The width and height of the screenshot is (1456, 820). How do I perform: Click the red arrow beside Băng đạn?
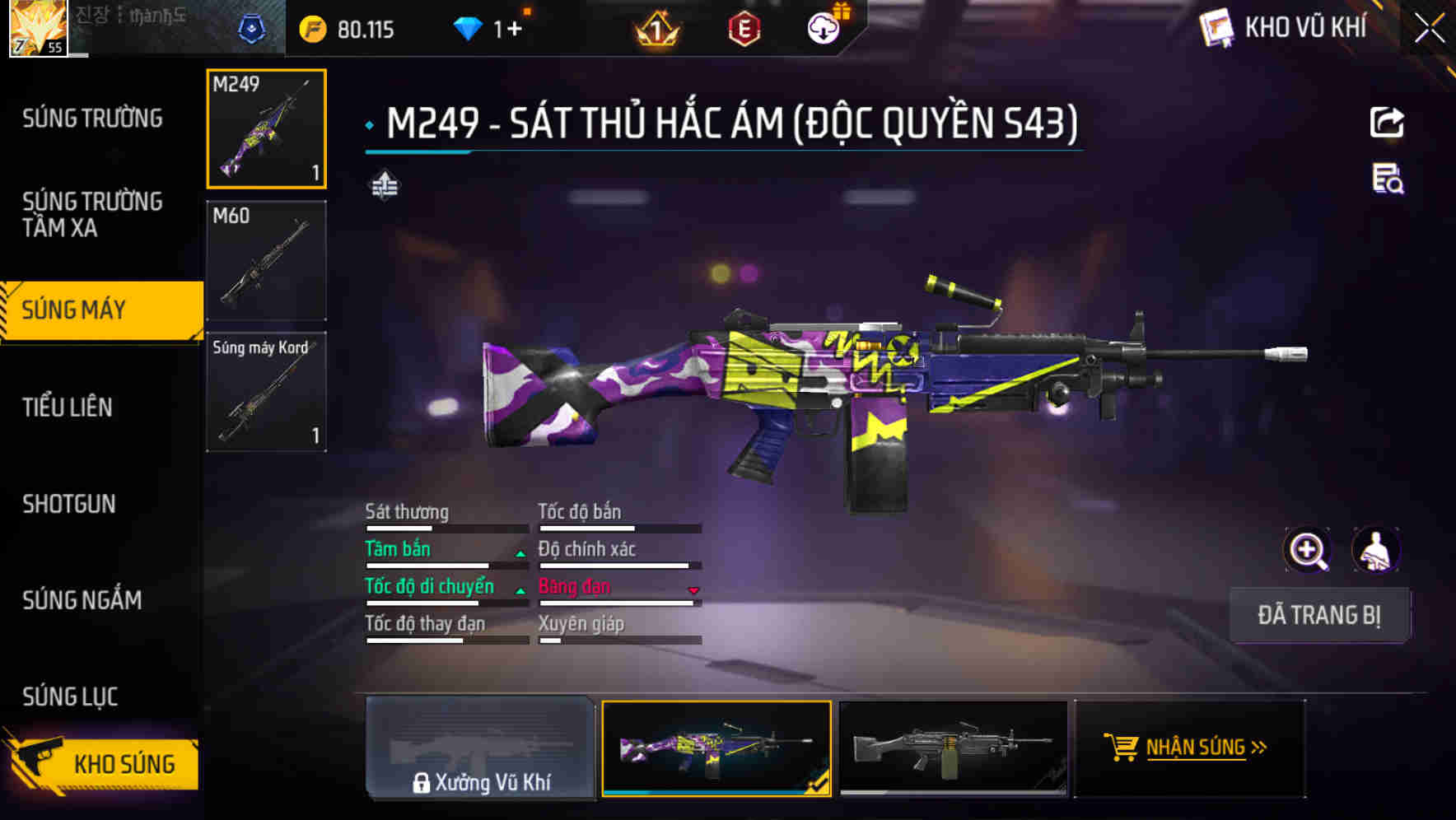[x=693, y=590]
